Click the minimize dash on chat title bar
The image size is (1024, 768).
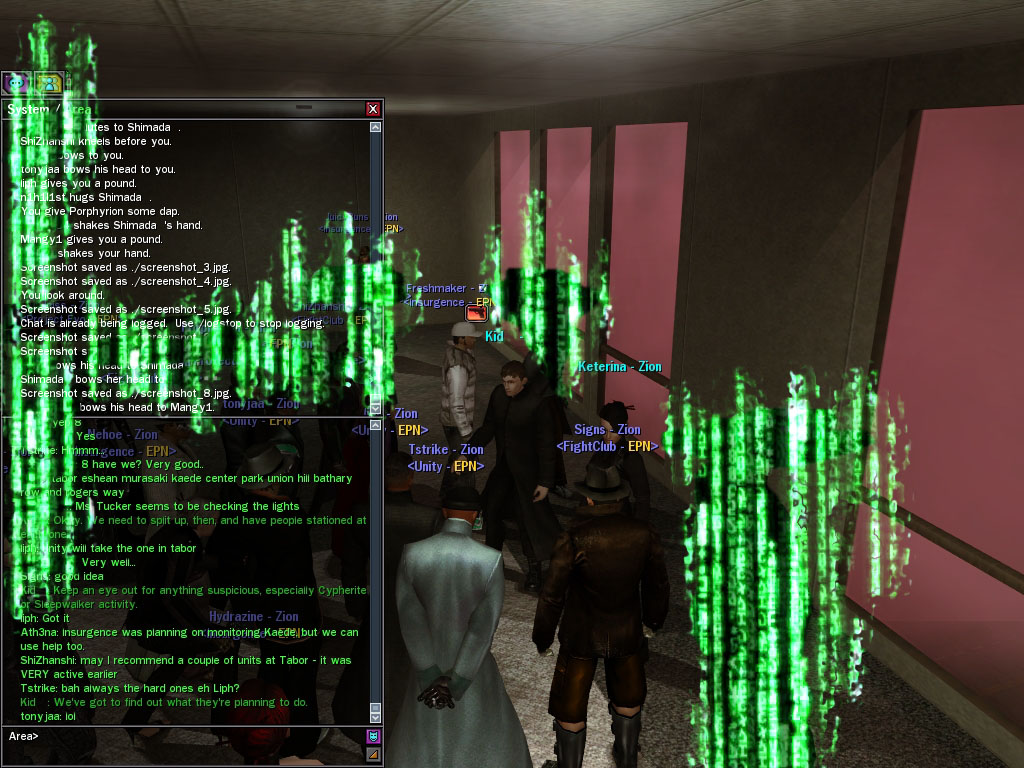304,107
